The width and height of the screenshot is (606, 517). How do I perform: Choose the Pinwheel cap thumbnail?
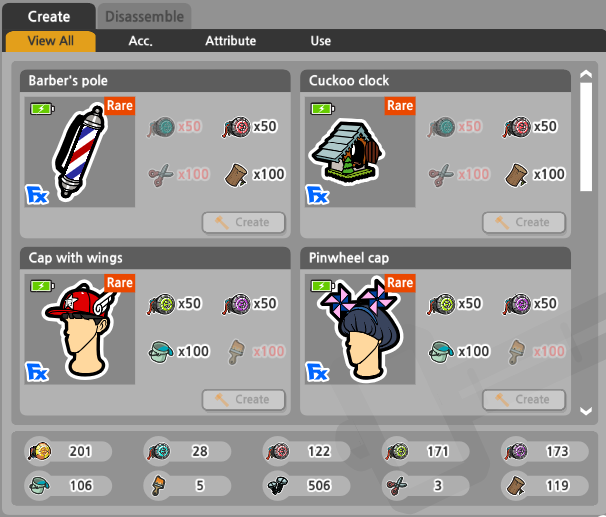pyautogui.click(x=360, y=329)
